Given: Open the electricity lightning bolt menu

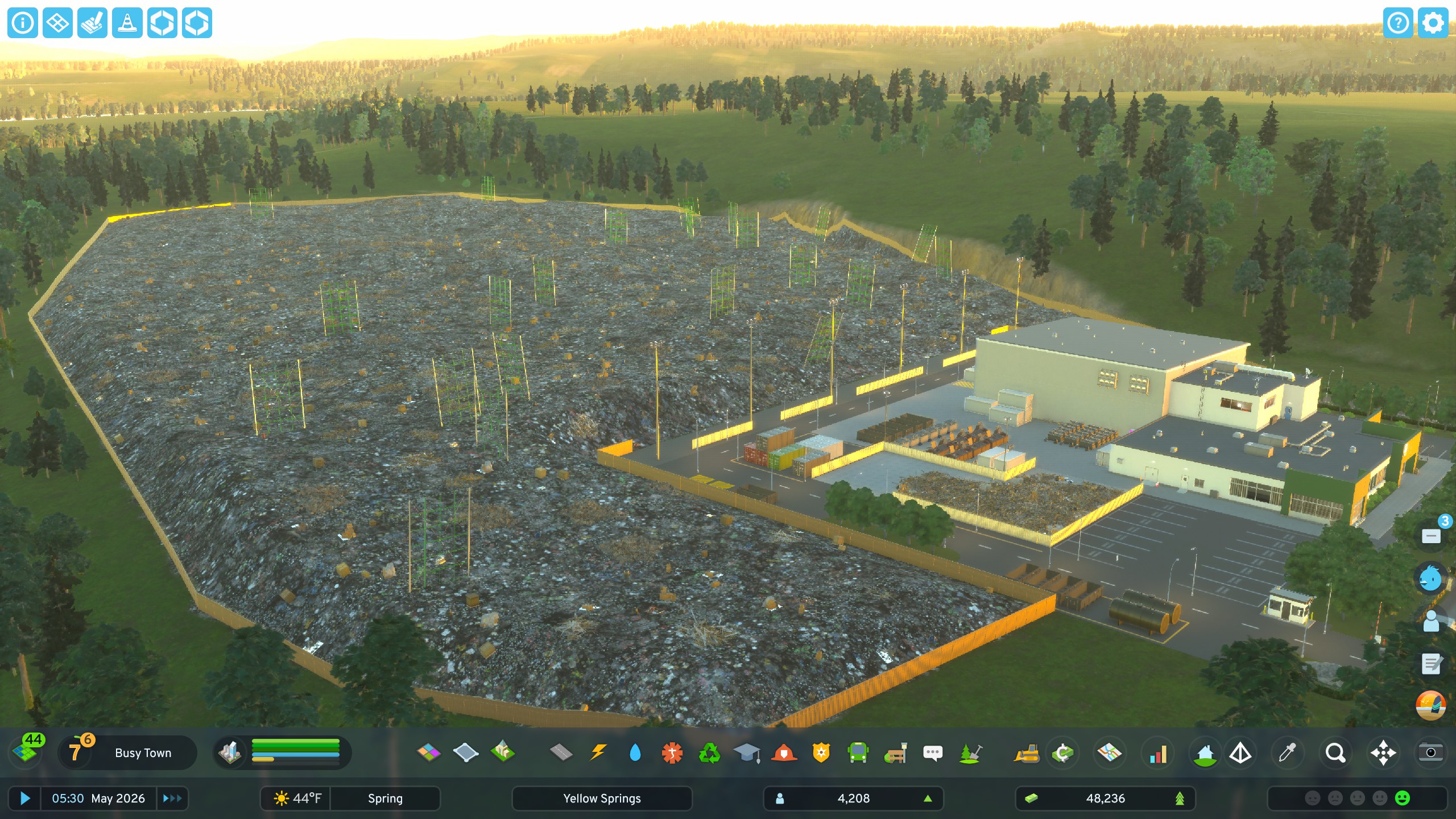Looking at the screenshot, I should pos(598,753).
